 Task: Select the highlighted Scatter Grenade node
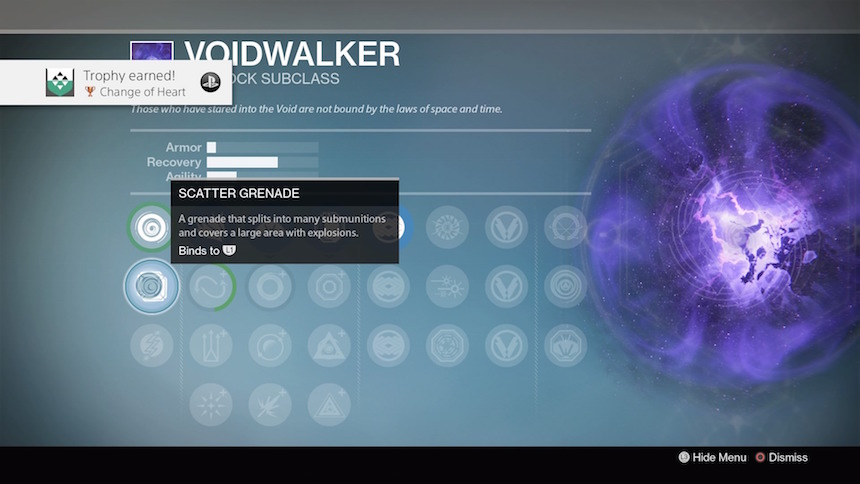151,287
